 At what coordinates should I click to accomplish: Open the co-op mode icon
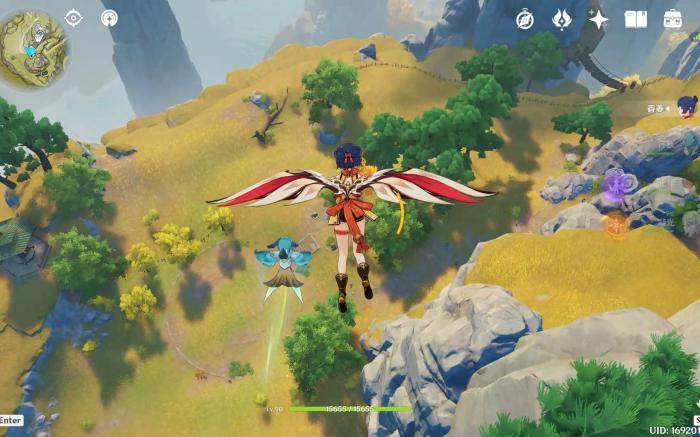[109, 18]
